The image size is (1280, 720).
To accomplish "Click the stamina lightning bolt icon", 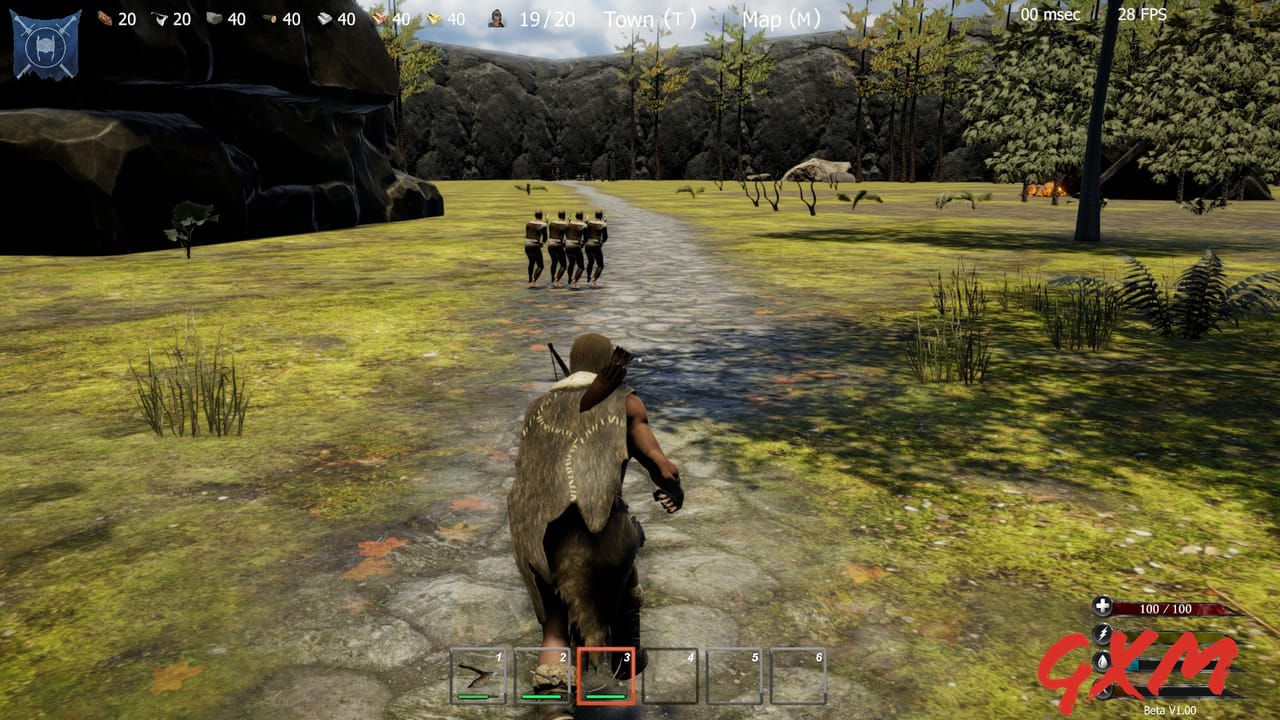I will (1104, 633).
